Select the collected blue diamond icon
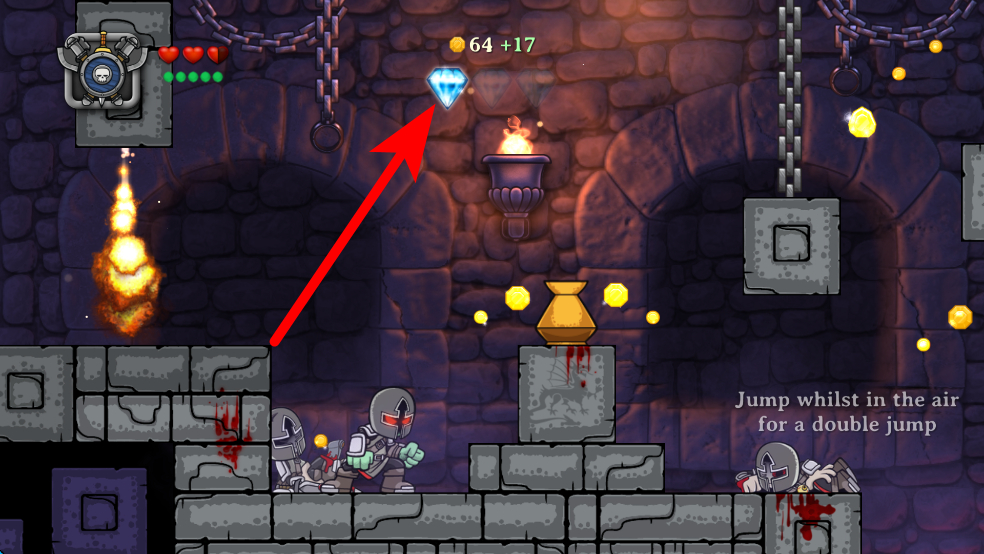The image size is (984, 554). [x=445, y=86]
